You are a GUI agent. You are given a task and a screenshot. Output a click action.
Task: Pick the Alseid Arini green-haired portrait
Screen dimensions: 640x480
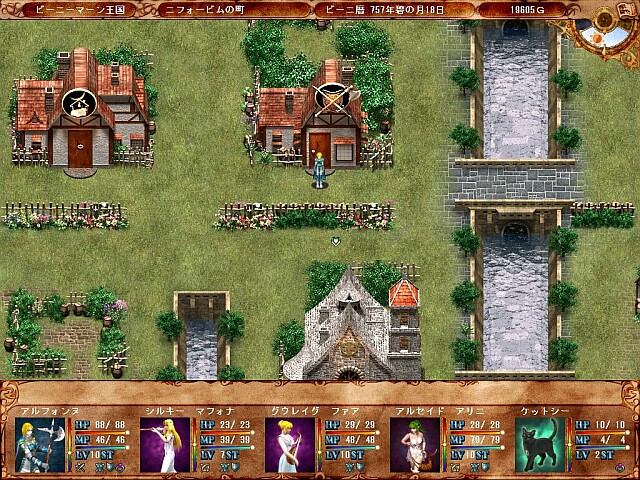click(415, 445)
